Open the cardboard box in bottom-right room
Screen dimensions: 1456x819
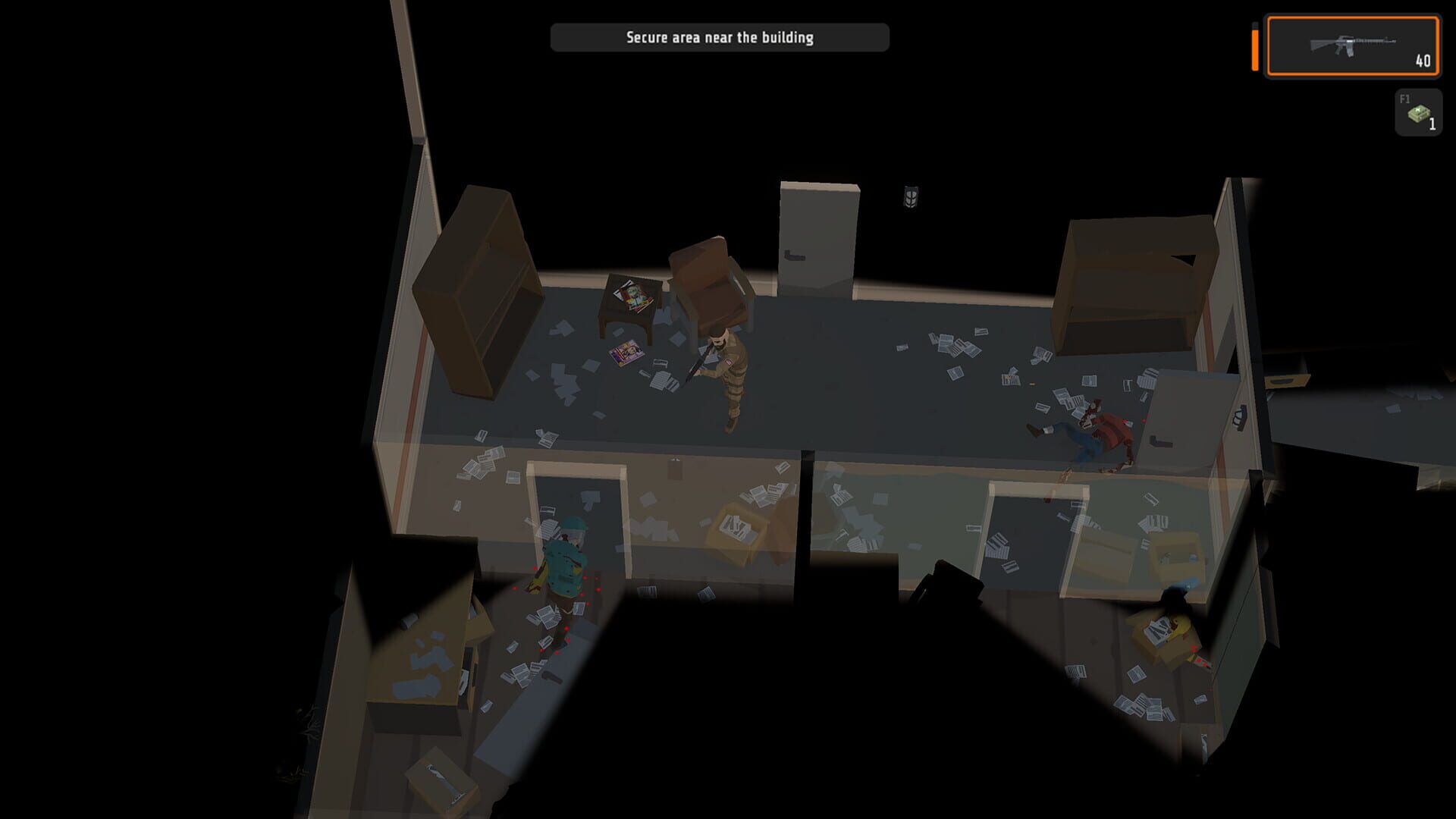tap(1160, 637)
